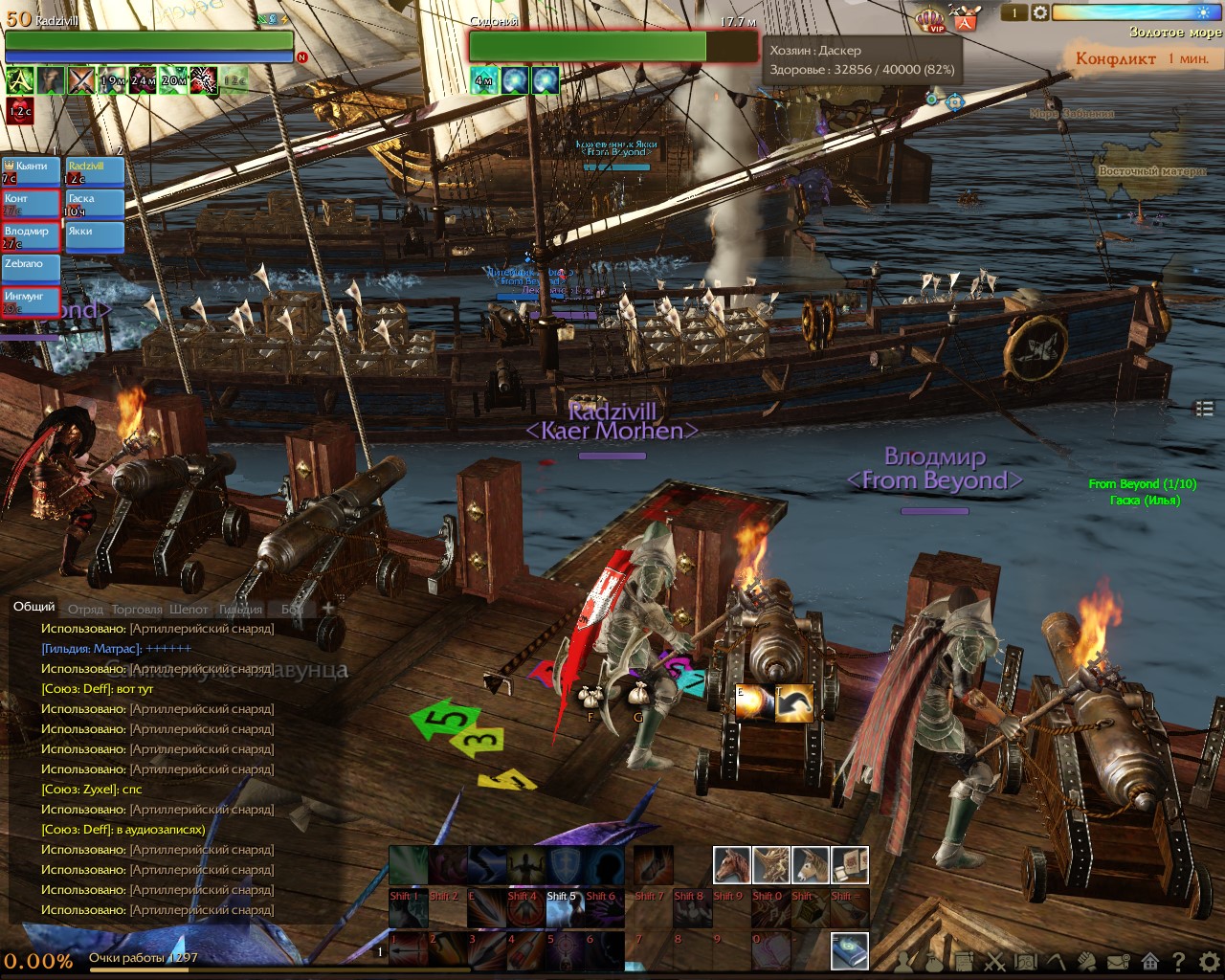Open the house icon in bottom menu
This screenshot has height=980, width=1225.
tap(1149, 961)
